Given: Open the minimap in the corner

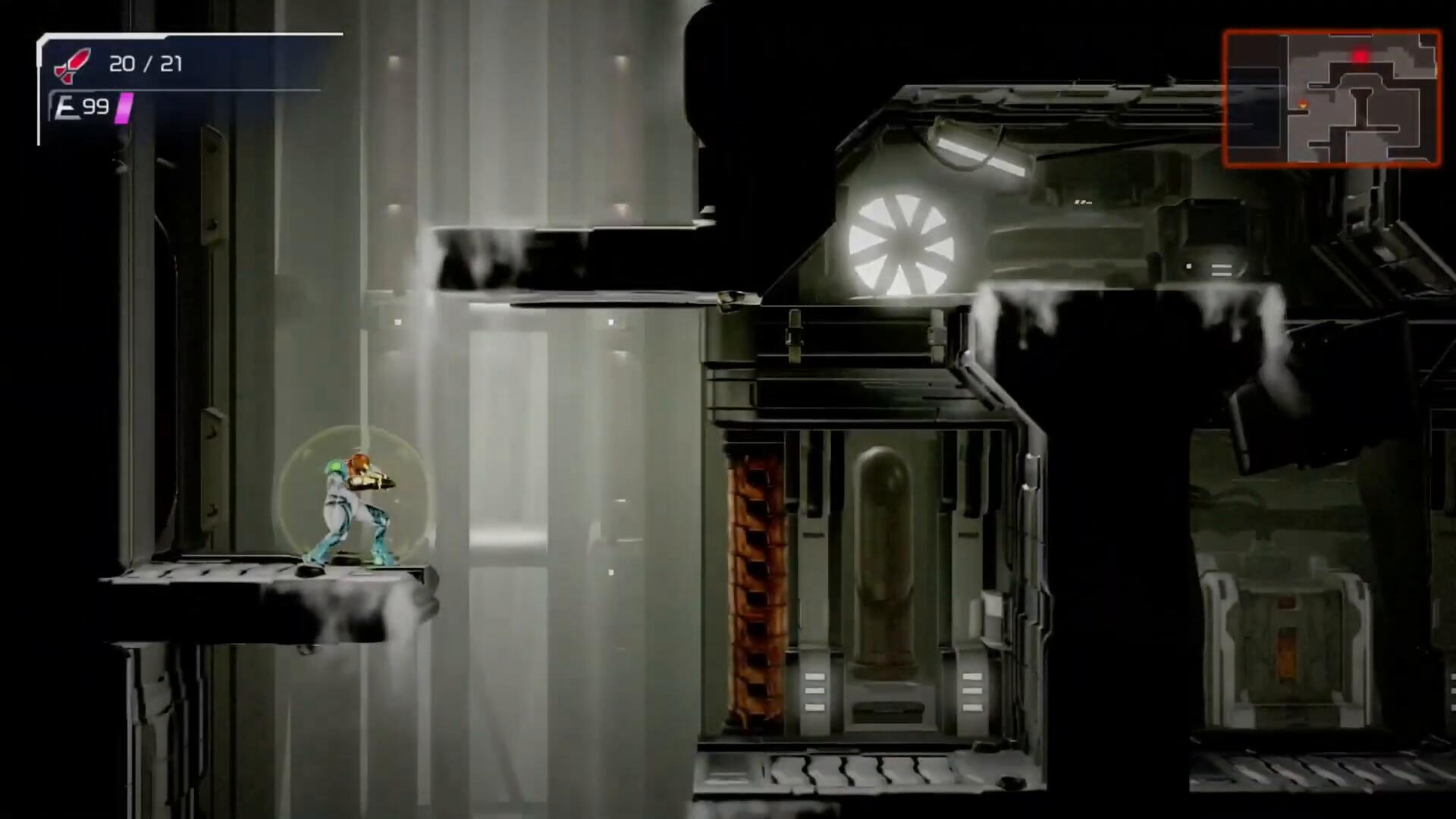Looking at the screenshot, I should pos(1332,98).
